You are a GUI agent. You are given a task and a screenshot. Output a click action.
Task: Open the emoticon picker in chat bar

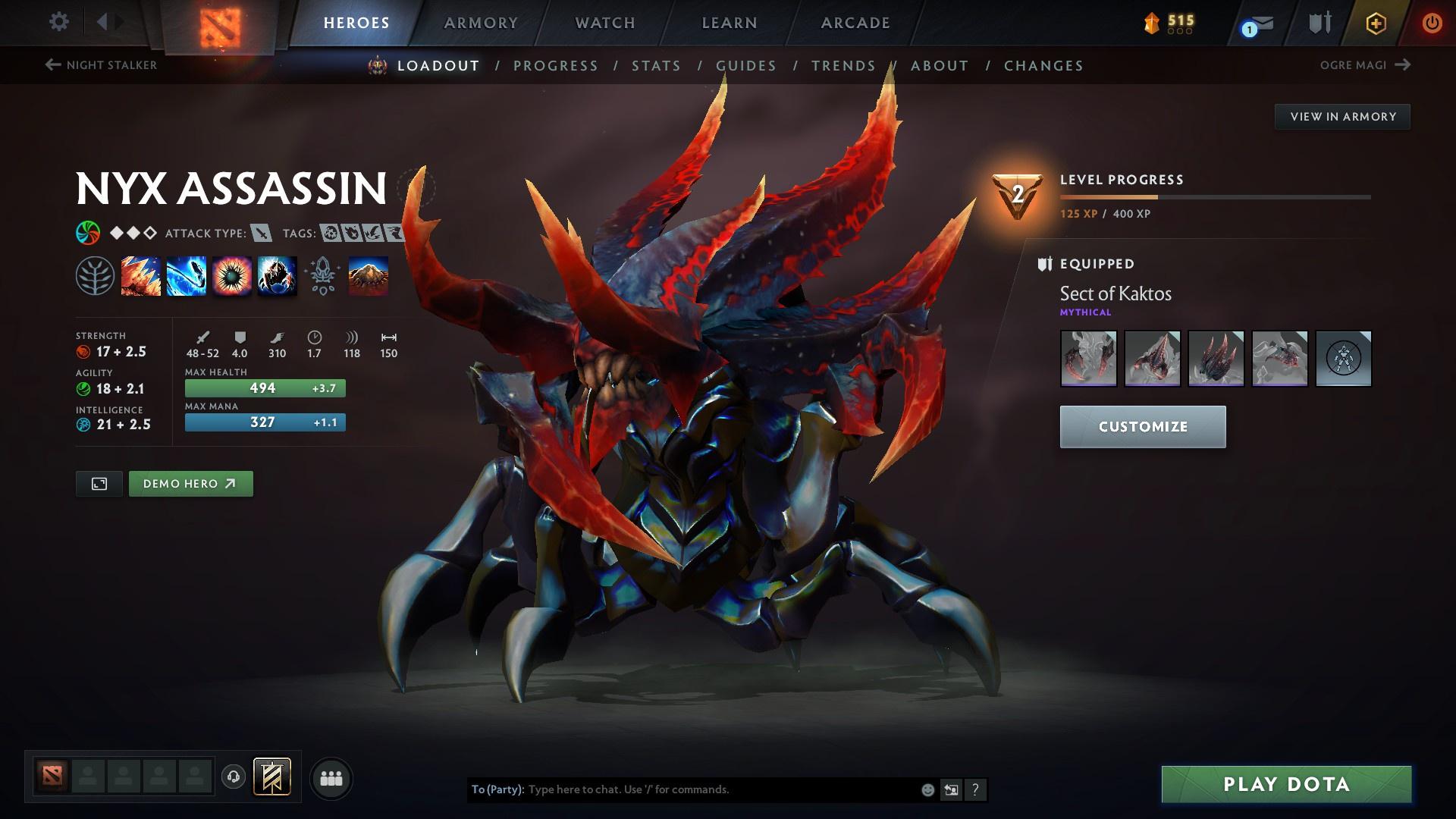(927, 789)
